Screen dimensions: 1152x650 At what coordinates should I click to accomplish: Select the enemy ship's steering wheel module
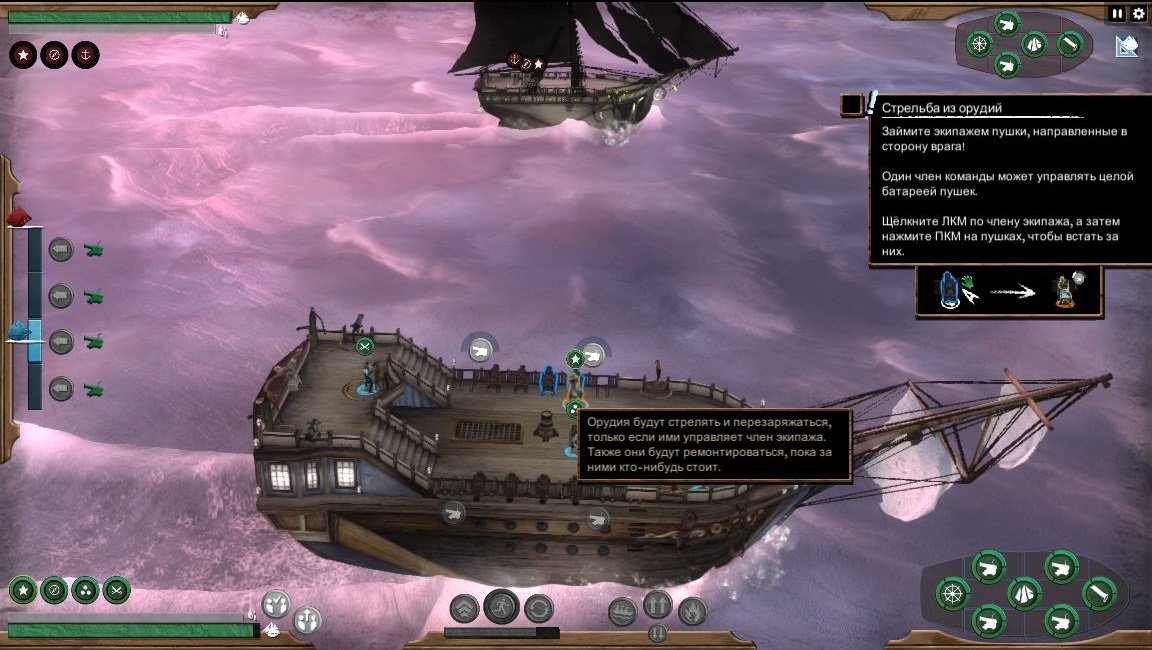(979, 43)
